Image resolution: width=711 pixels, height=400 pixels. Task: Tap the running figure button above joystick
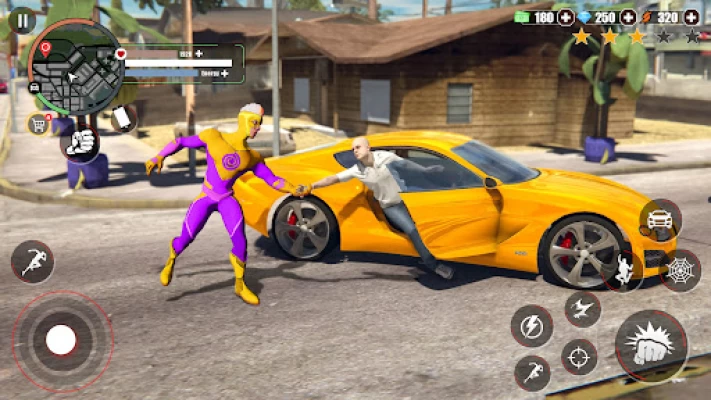pyautogui.click(x=32, y=261)
